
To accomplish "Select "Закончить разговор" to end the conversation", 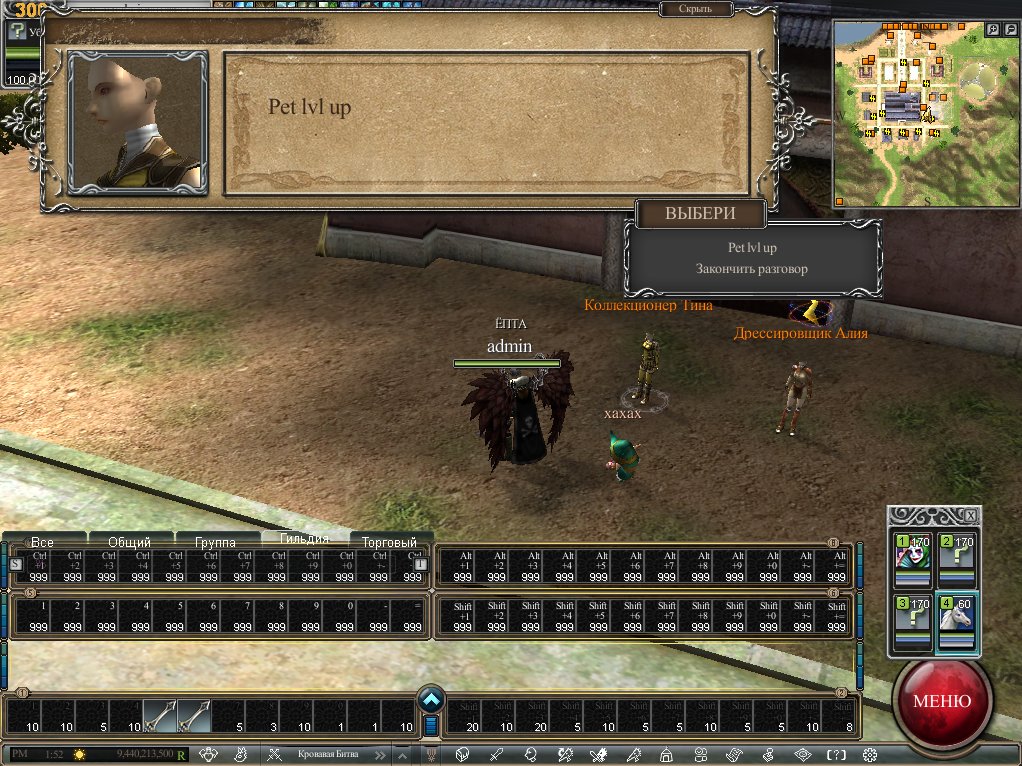I will pos(752,269).
